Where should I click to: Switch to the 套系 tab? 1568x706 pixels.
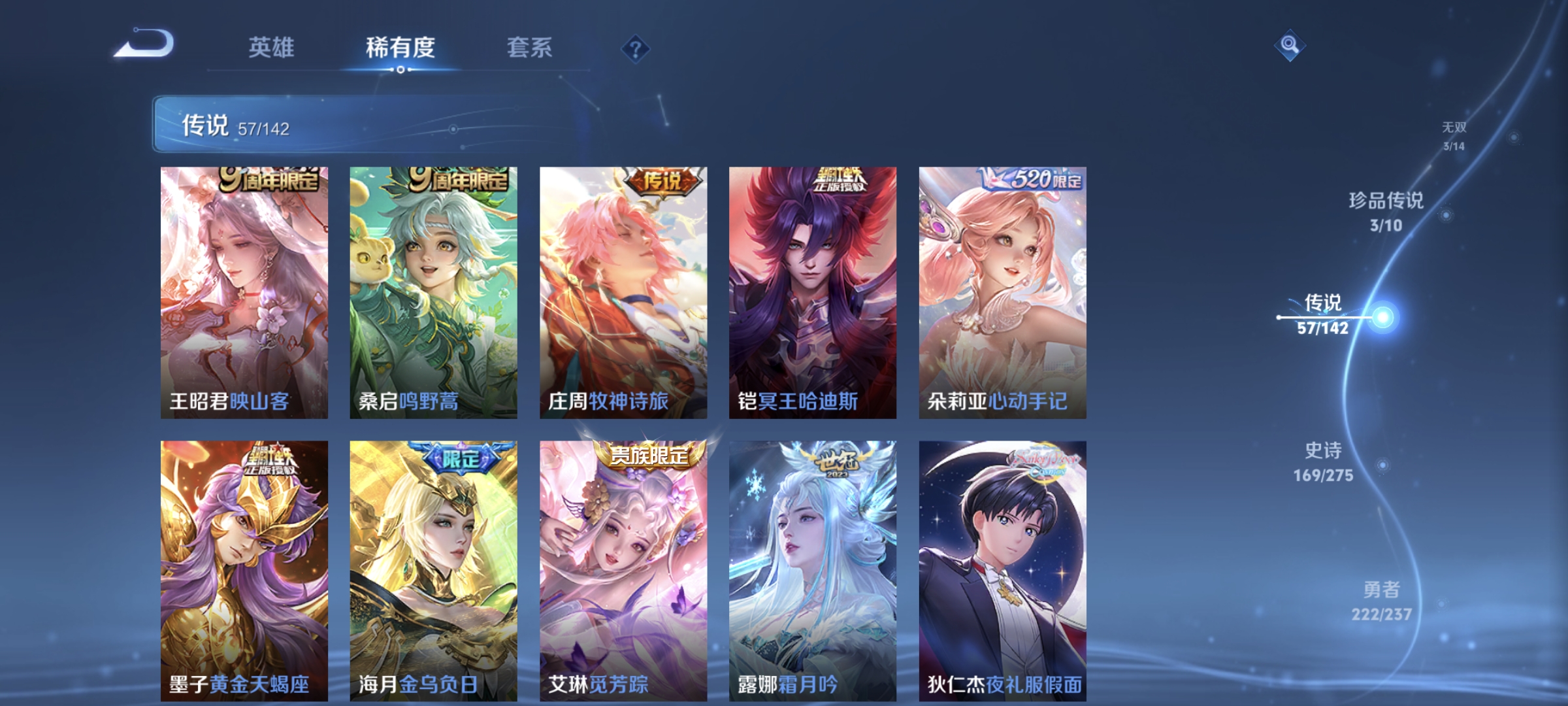[530, 47]
